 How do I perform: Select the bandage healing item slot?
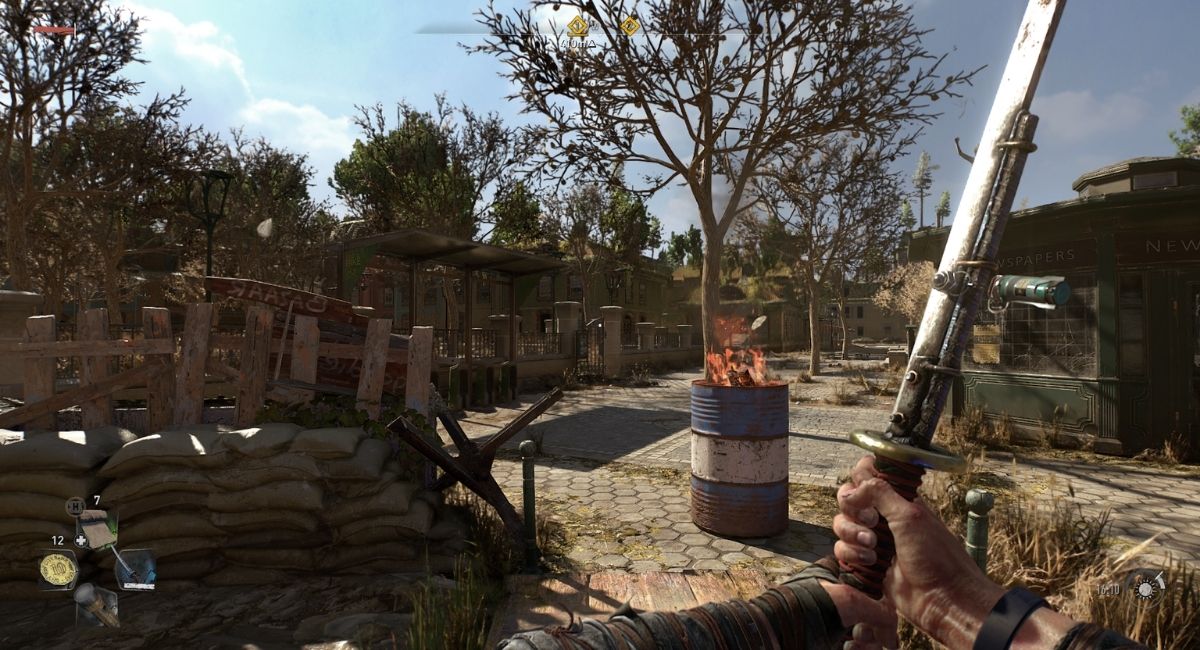pyautogui.click(x=98, y=531)
